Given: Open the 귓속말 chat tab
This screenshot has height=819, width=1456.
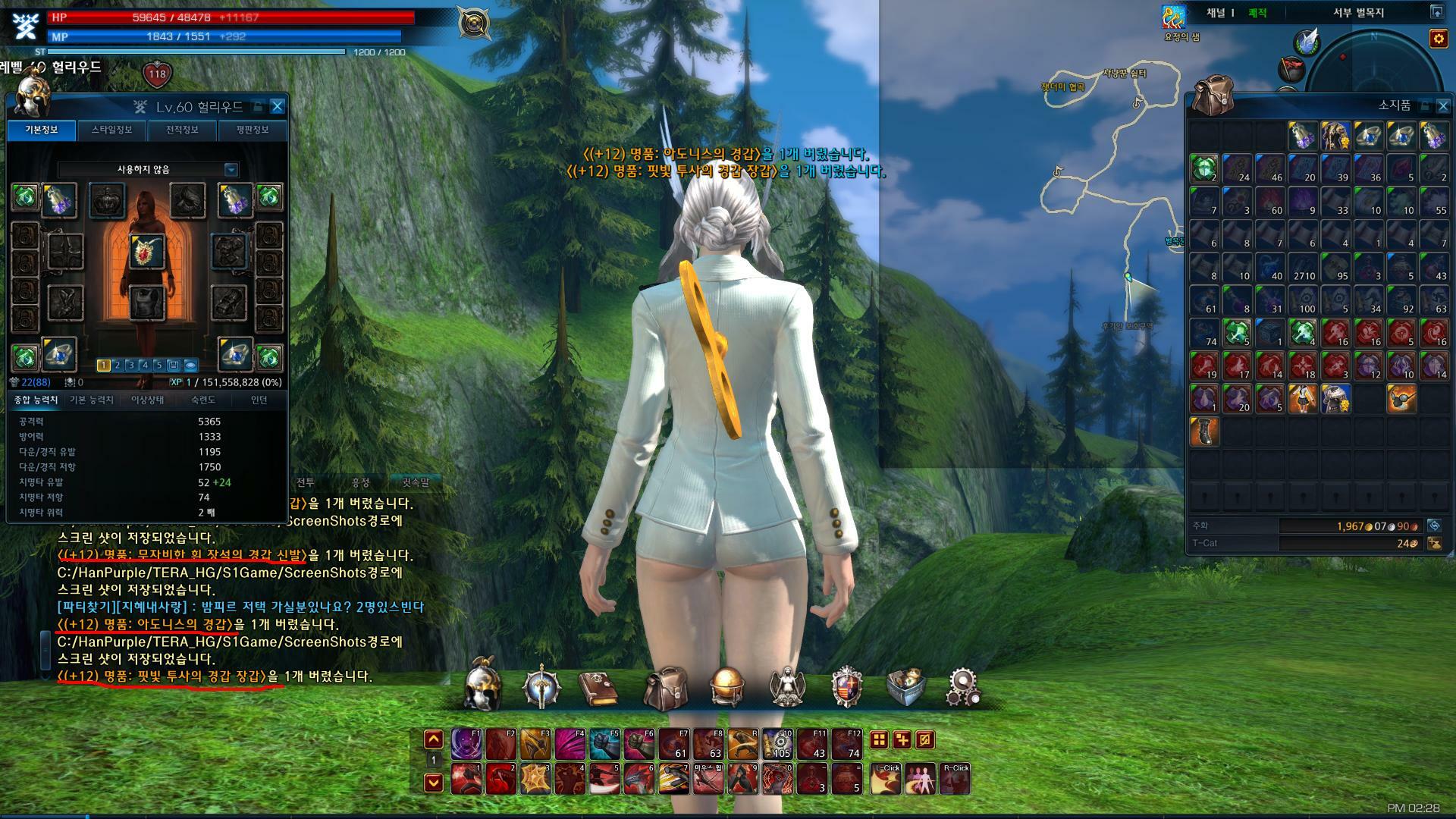Looking at the screenshot, I should [415, 482].
